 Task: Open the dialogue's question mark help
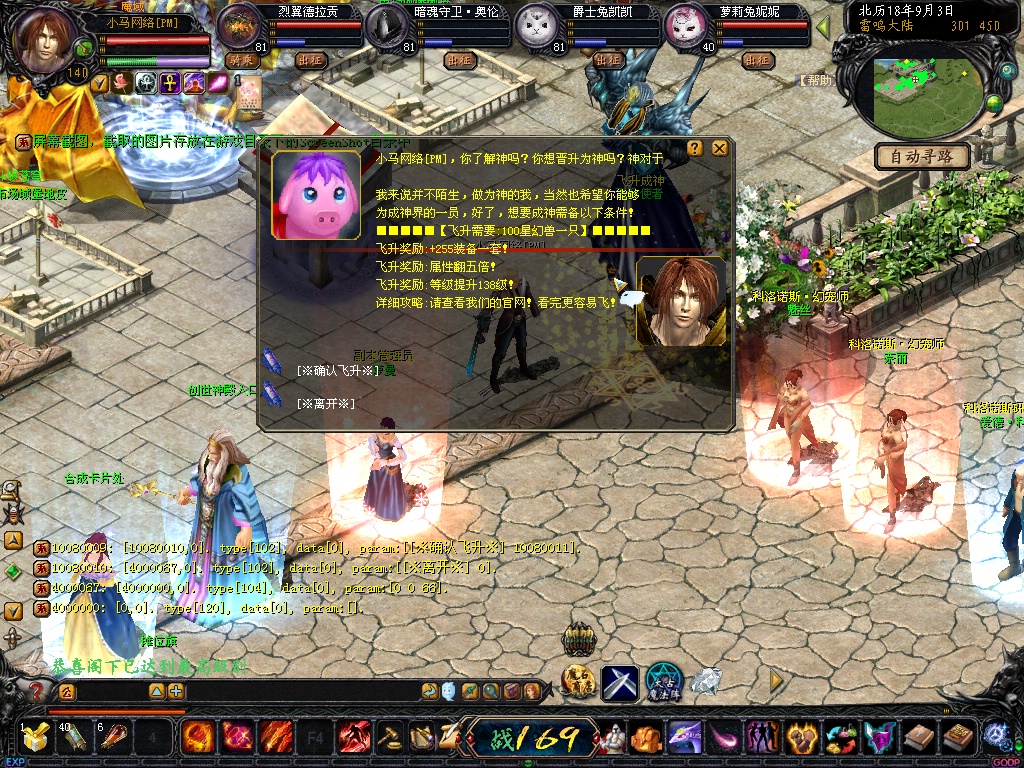pos(695,148)
